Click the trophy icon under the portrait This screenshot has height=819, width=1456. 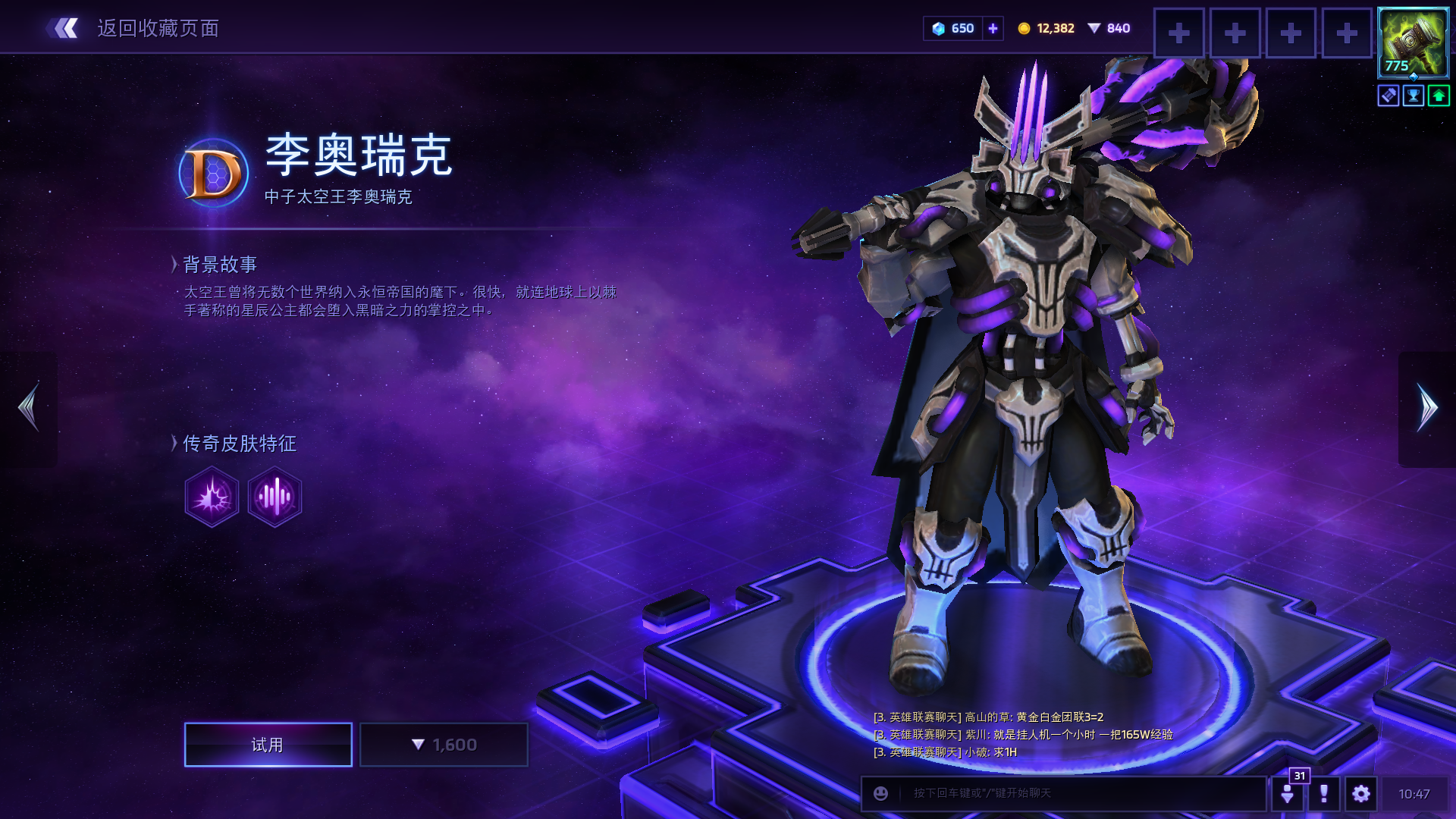[x=1414, y=96]
